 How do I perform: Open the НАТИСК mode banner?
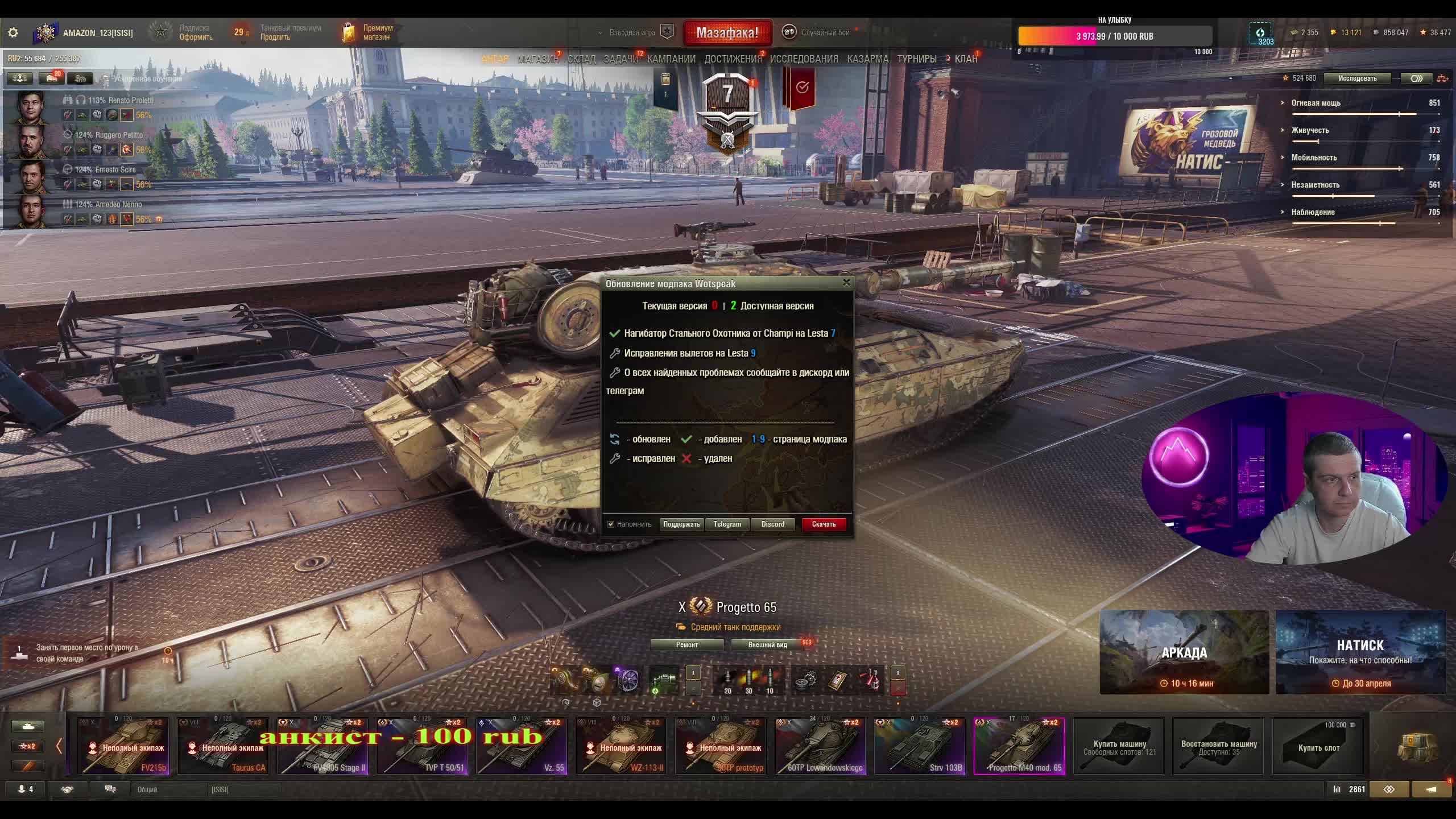1360,652
